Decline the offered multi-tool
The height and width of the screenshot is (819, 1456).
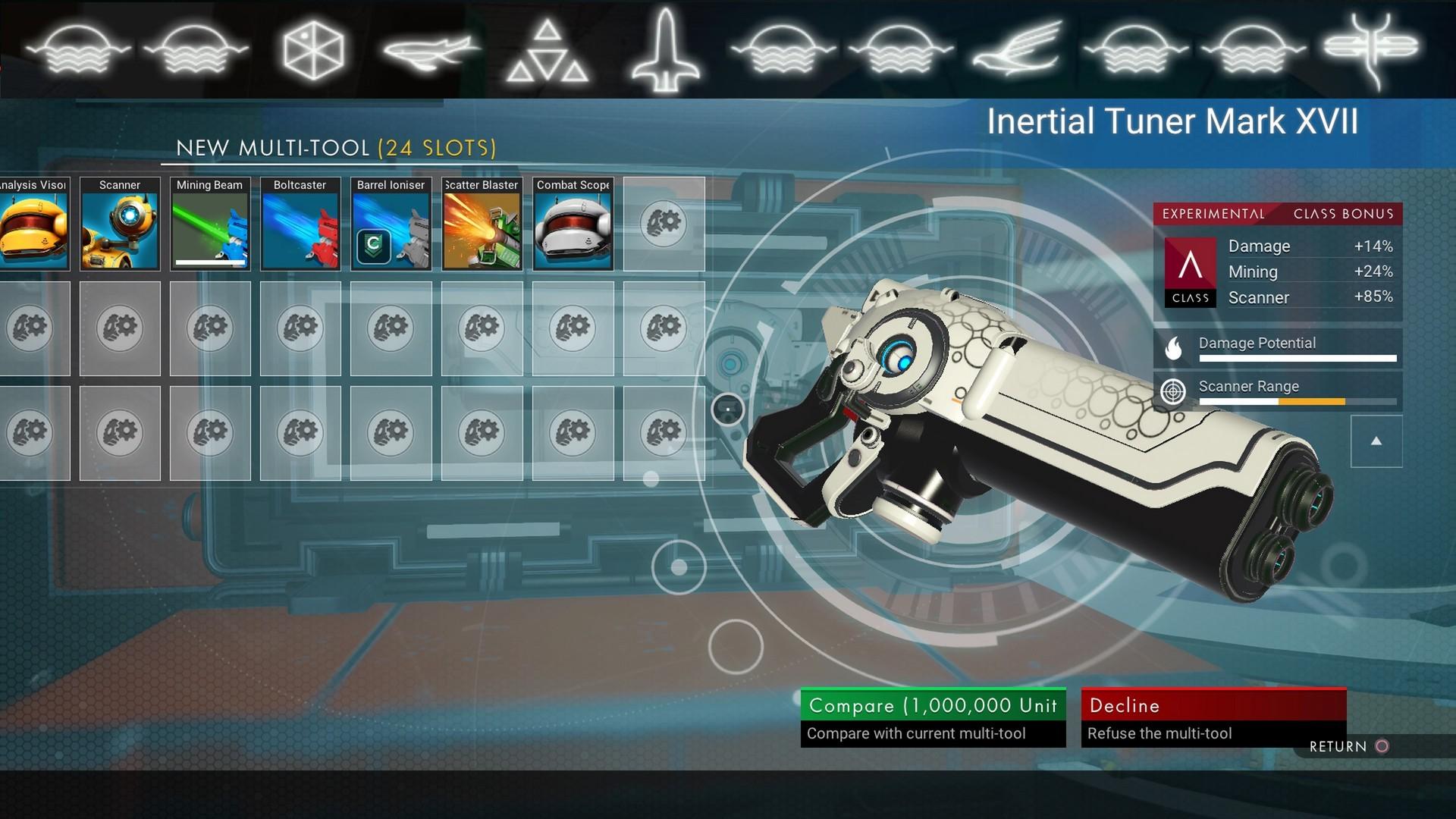tap(1213, 705)
